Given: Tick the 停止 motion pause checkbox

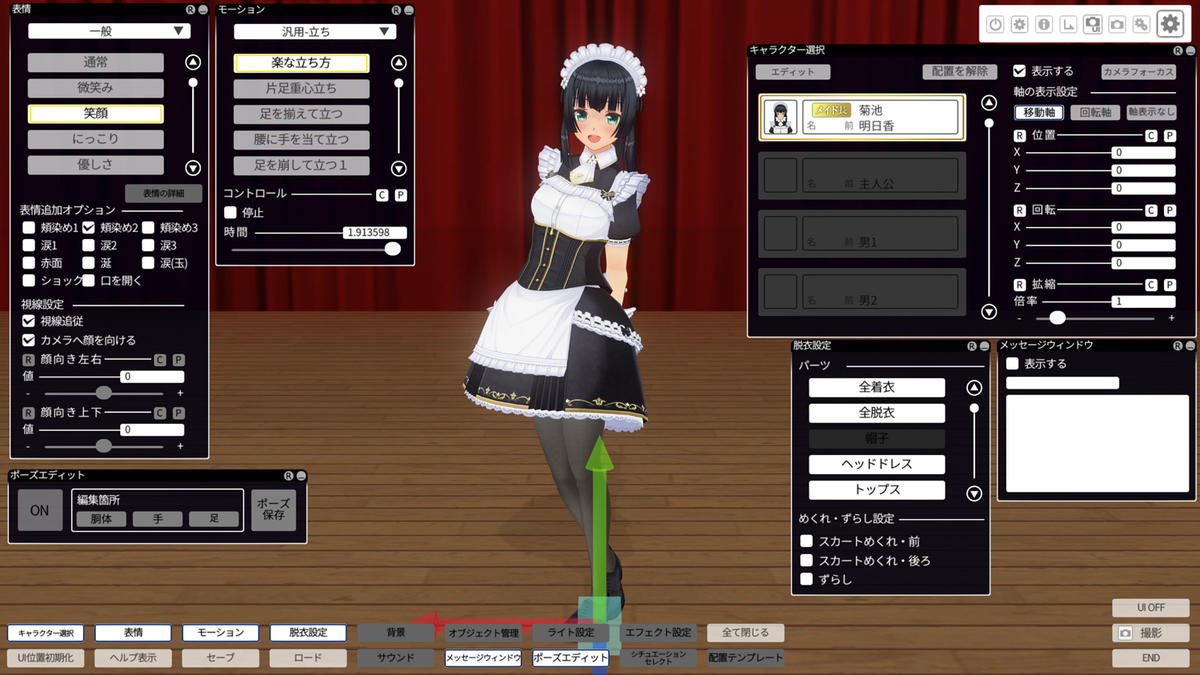Looking at the screenshot, I should coord(231,212).
